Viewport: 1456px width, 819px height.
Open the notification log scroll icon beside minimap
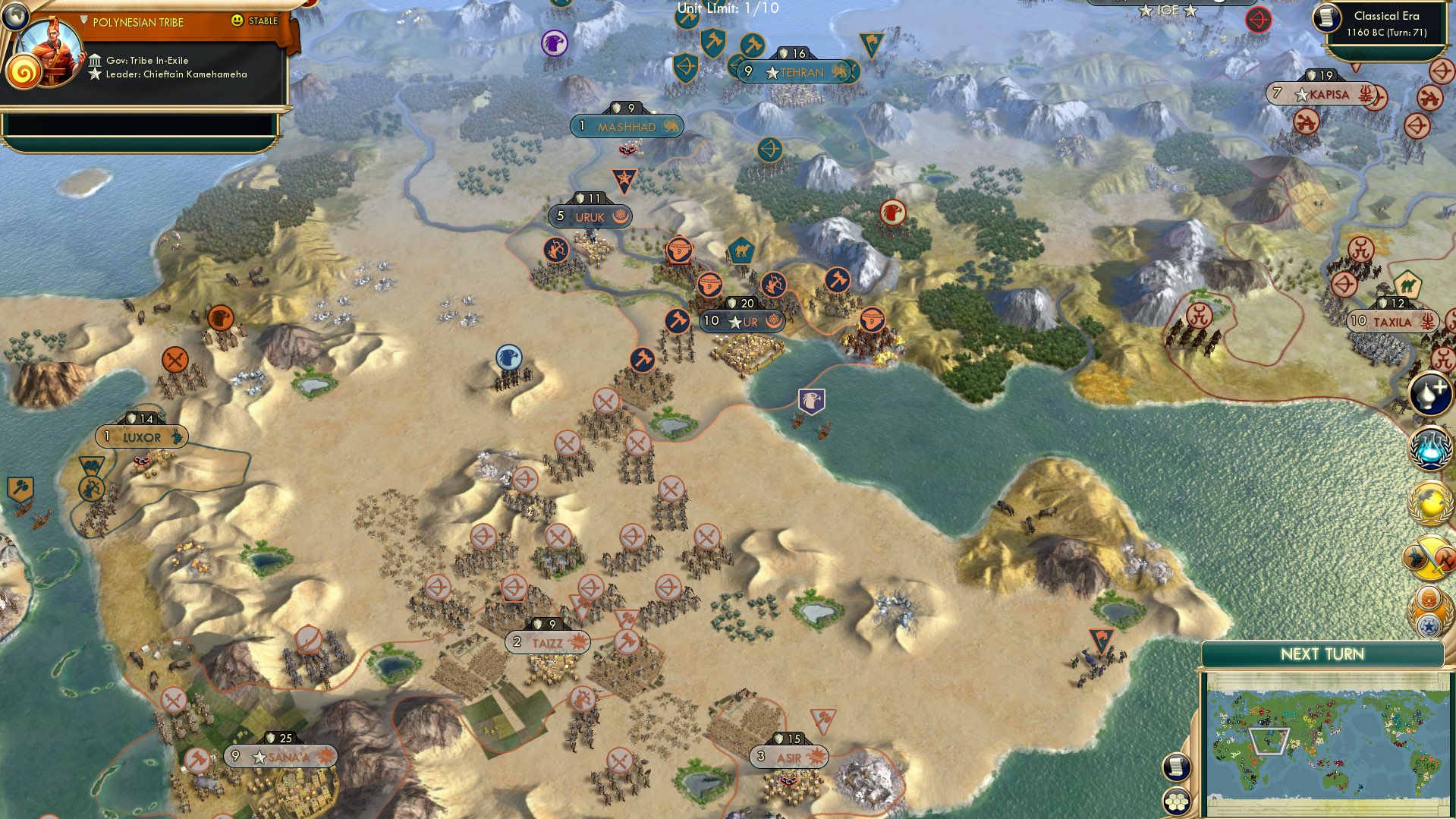pos(1176,768)
